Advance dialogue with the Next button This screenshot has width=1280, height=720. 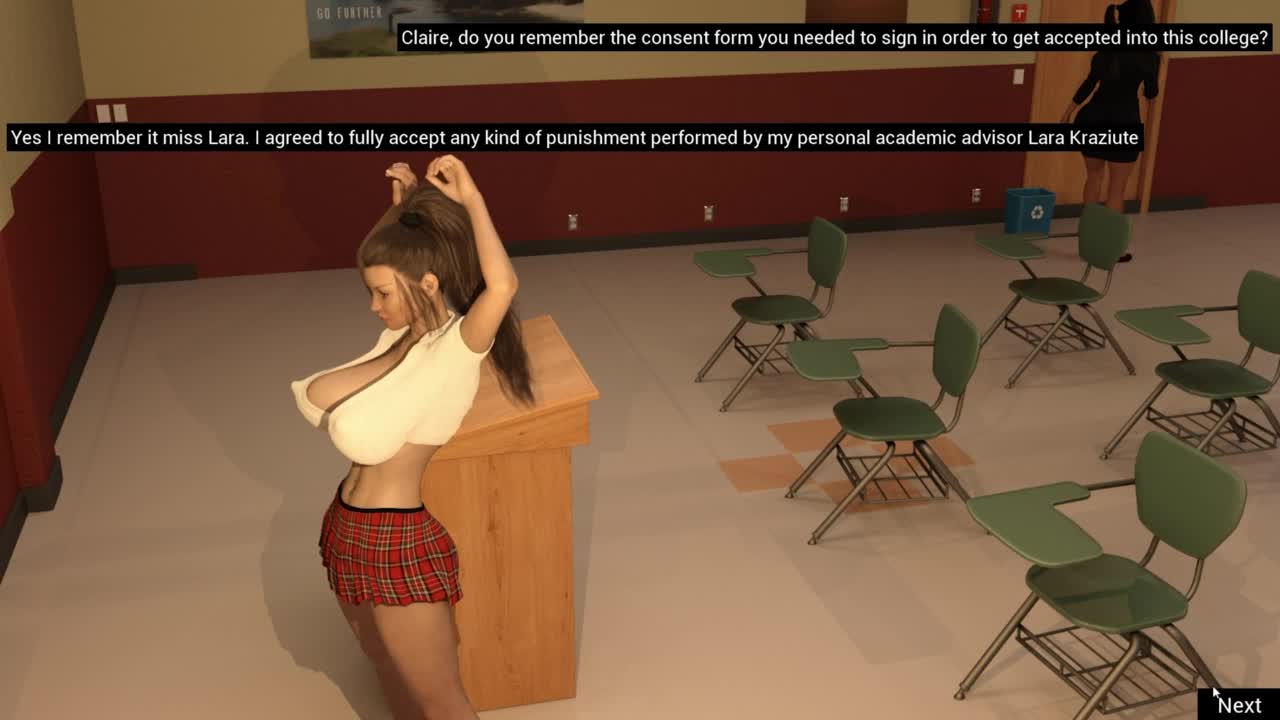(x=1239, y=705)
